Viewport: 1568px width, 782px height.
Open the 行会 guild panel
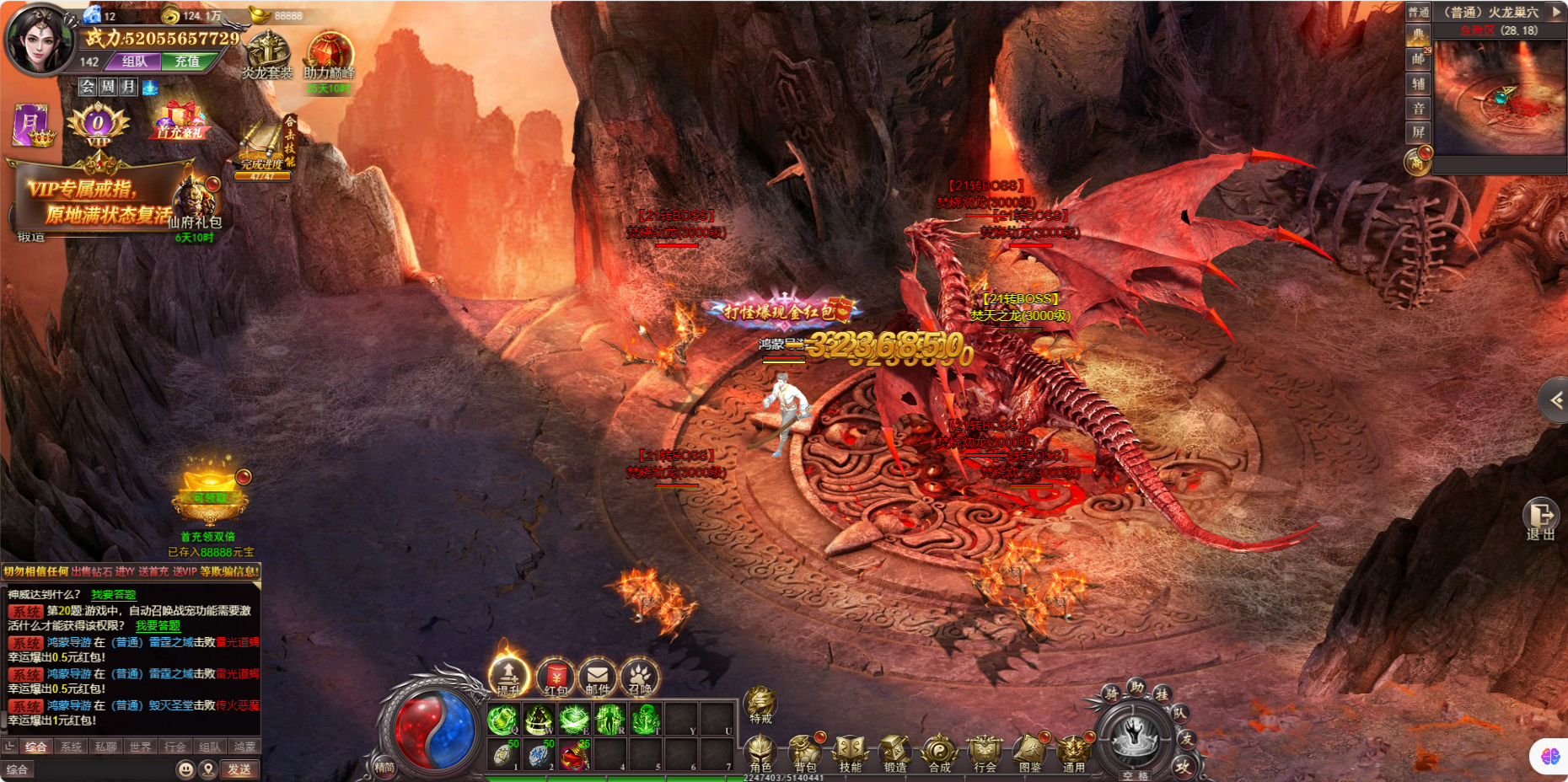click(x=984, y=753)
